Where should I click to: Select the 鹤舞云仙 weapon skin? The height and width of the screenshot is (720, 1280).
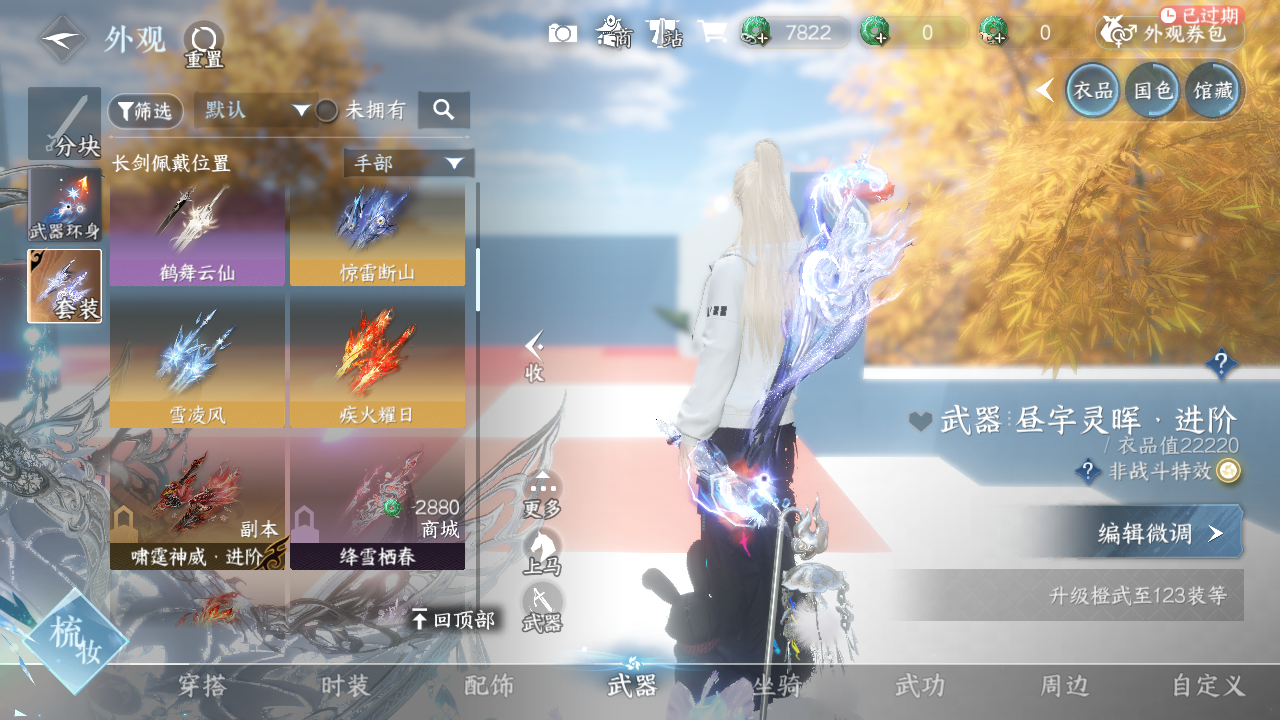[197, 235]
